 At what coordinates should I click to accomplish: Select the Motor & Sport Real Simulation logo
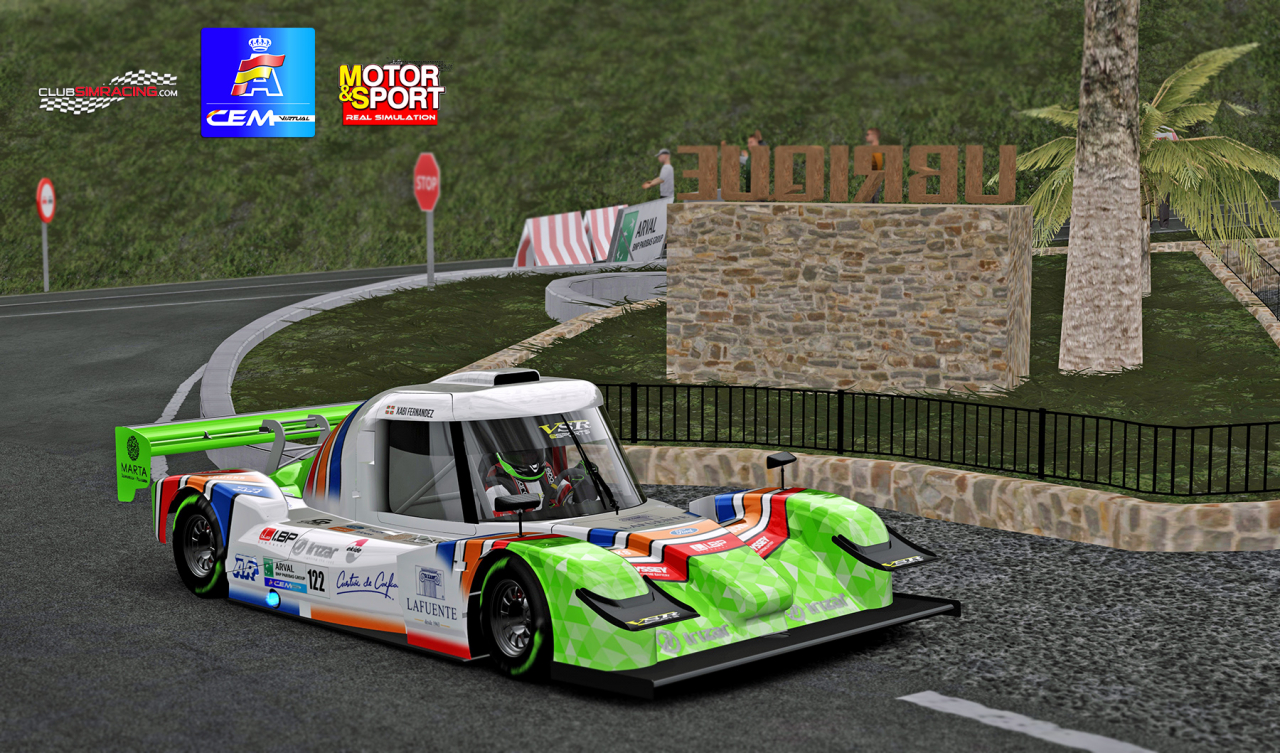pyautogui.click(x=391, y=94)
